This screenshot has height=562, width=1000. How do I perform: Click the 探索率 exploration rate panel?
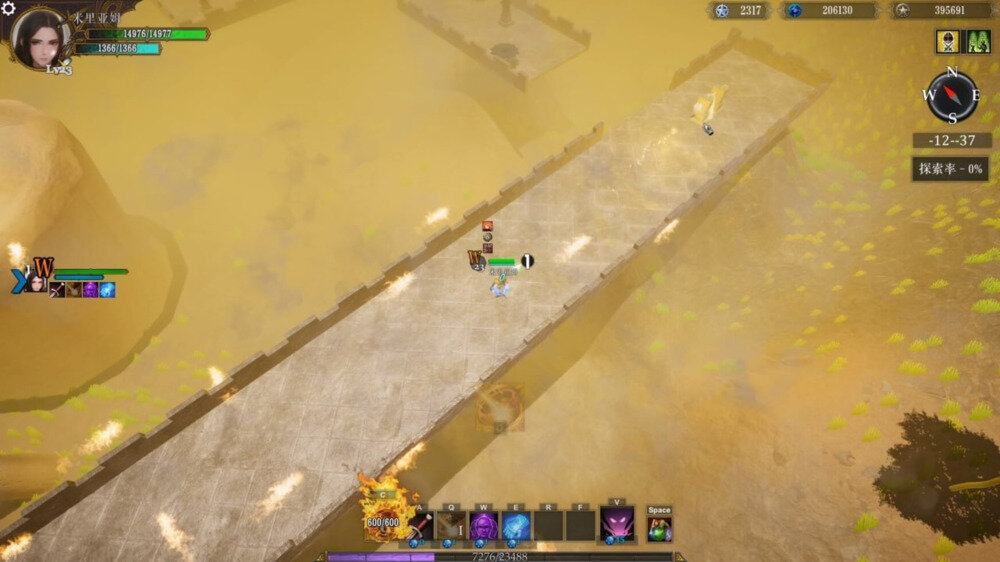tap(950, 168)
